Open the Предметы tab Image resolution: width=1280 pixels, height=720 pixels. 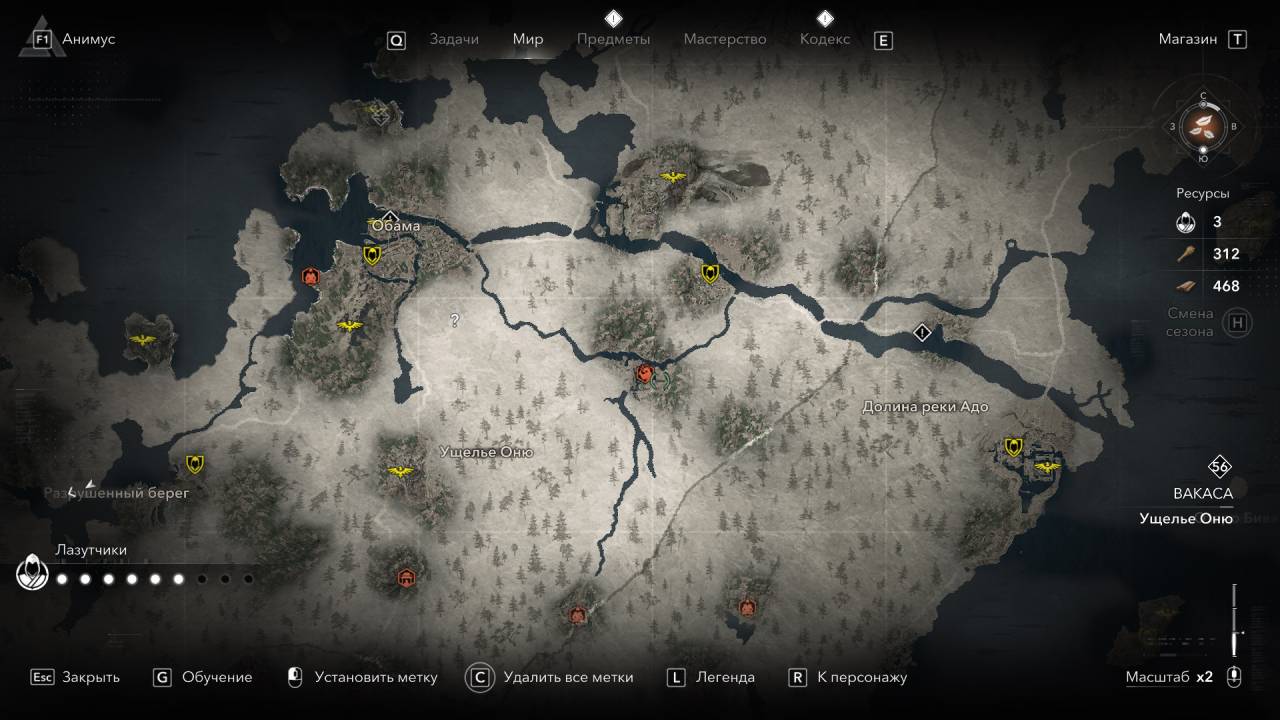613,39
